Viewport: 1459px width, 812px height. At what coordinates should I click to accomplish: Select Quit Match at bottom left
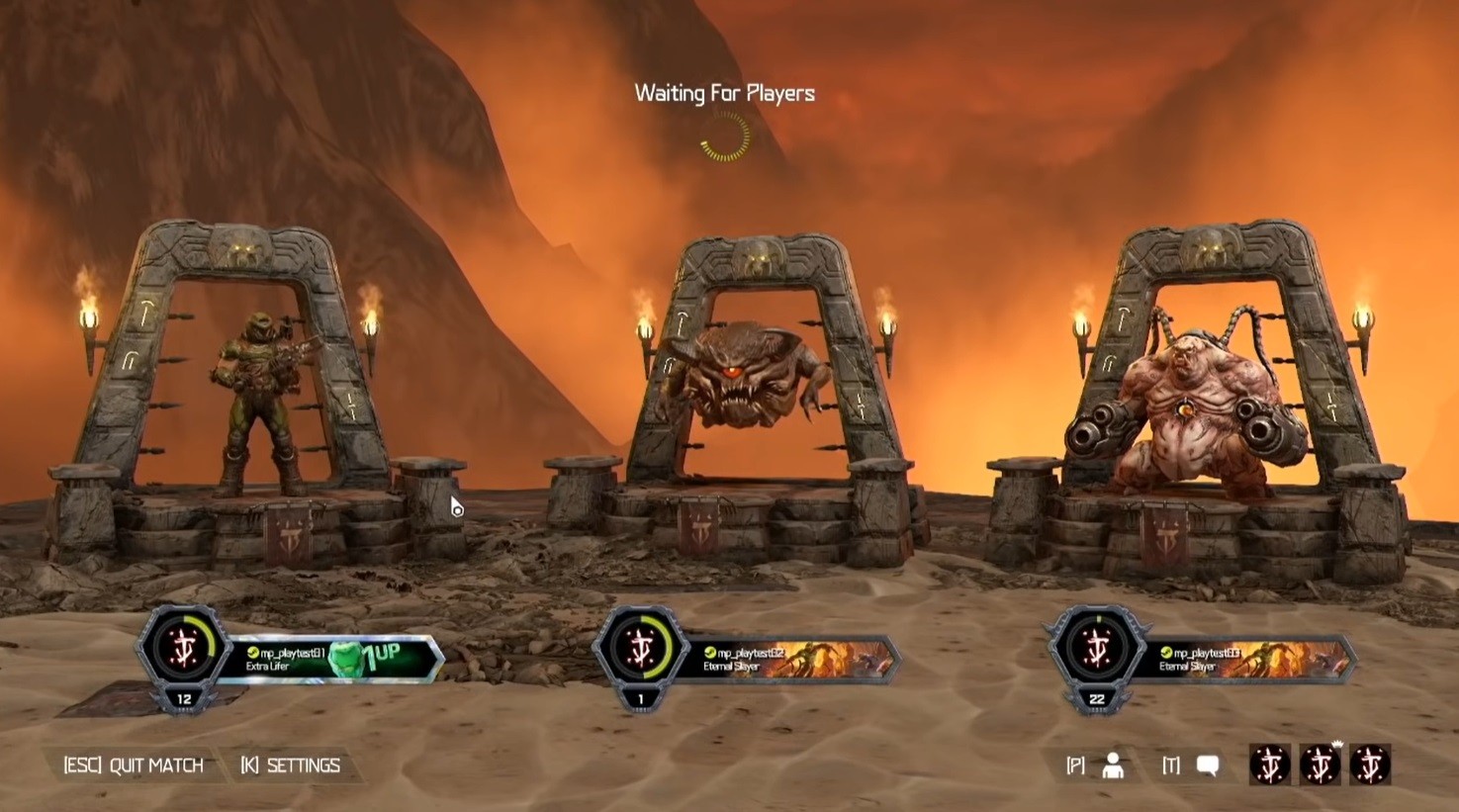click(x=134, y=764)
